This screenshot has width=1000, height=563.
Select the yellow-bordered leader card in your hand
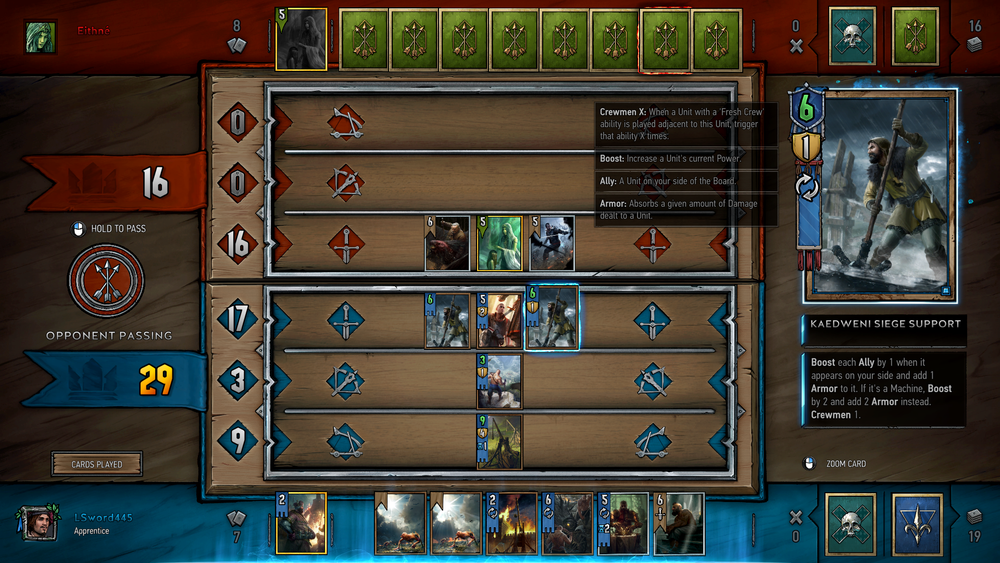301,523
